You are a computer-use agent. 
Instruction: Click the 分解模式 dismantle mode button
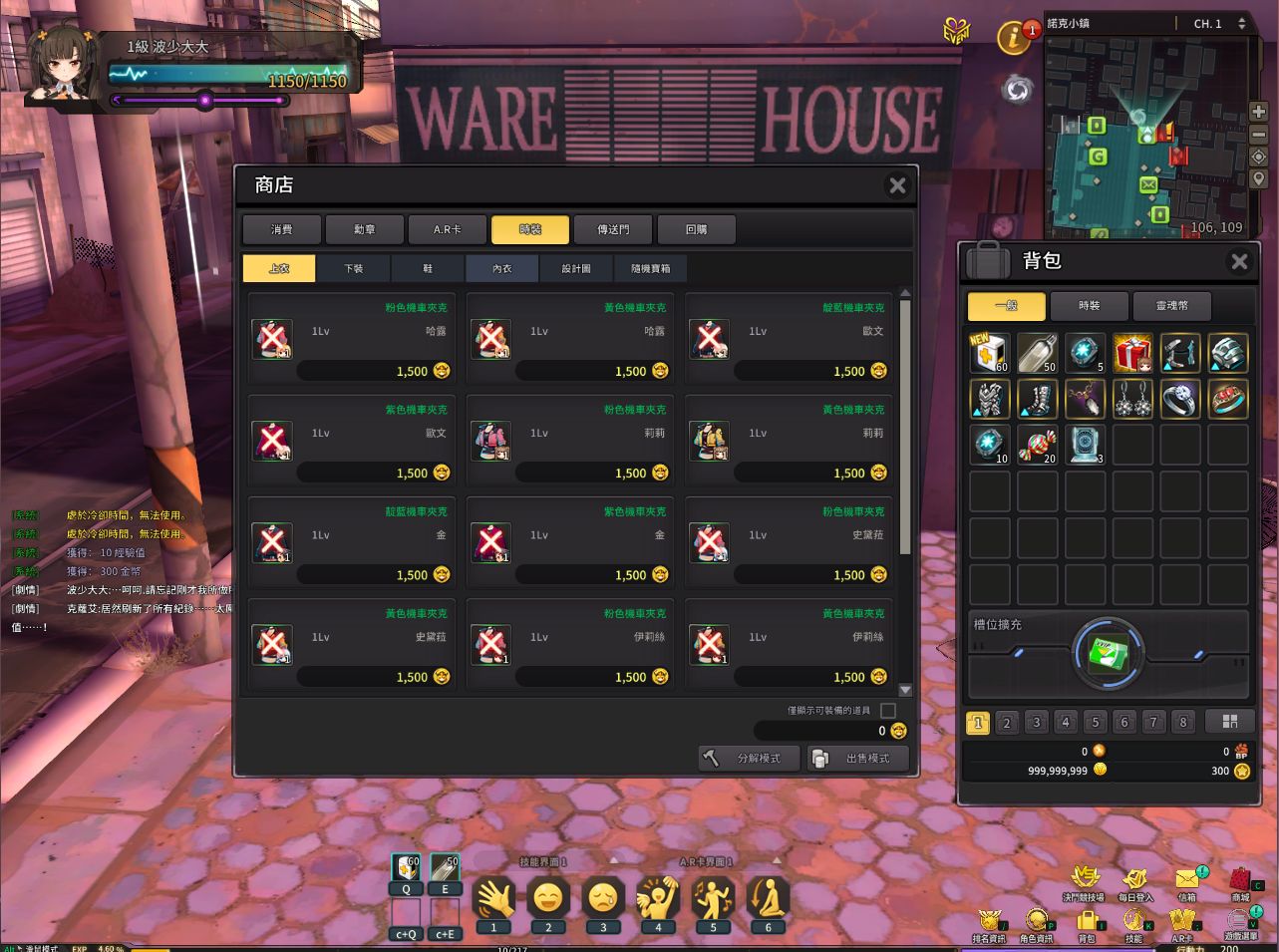tap(749, 758)
